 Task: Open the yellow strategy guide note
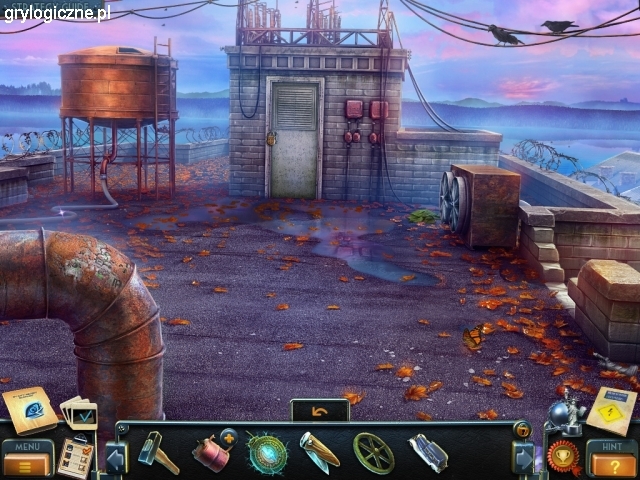click(x=610, y=408)
